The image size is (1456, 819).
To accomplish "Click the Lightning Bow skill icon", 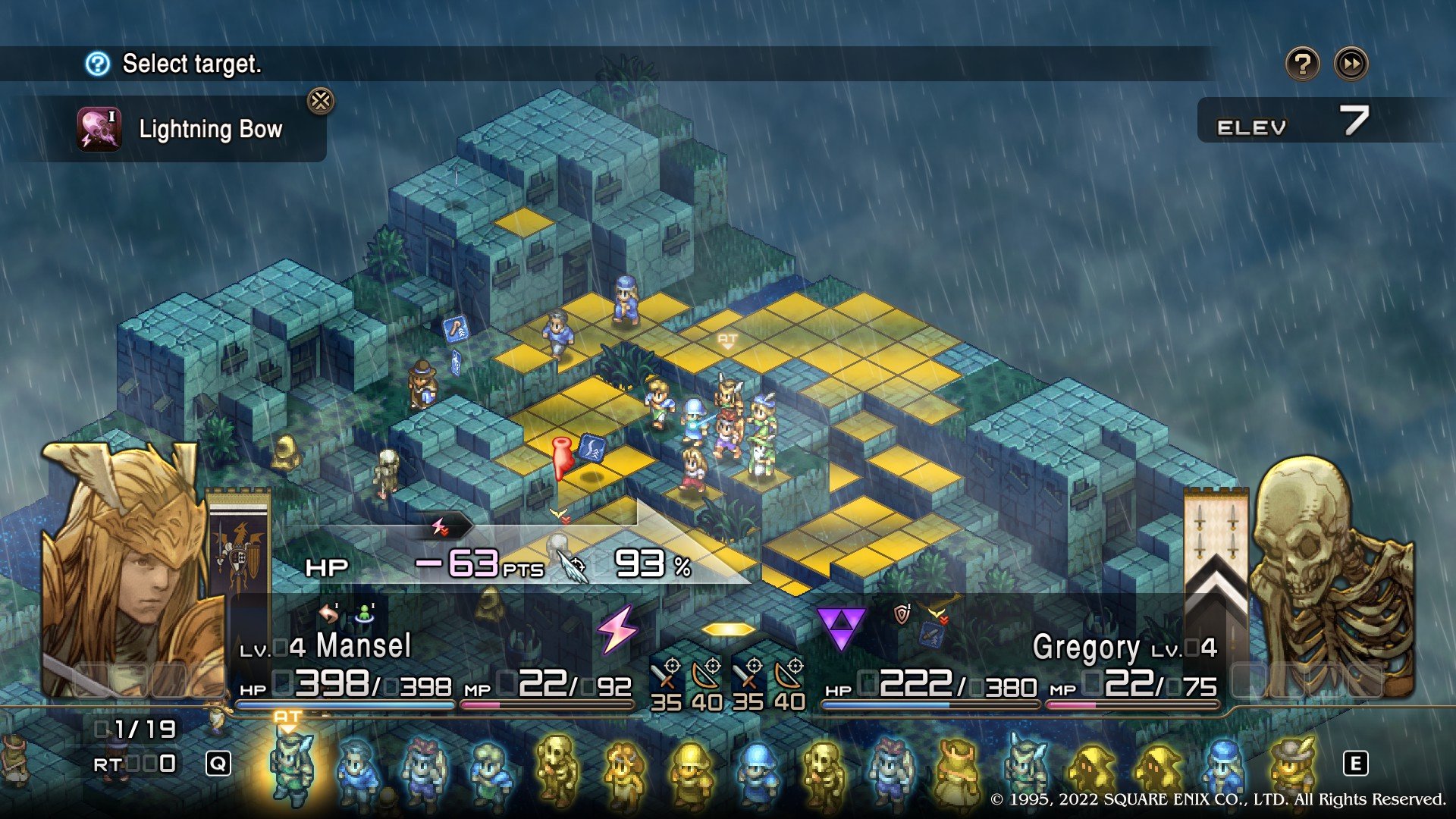I will click(x=99, y=129).
